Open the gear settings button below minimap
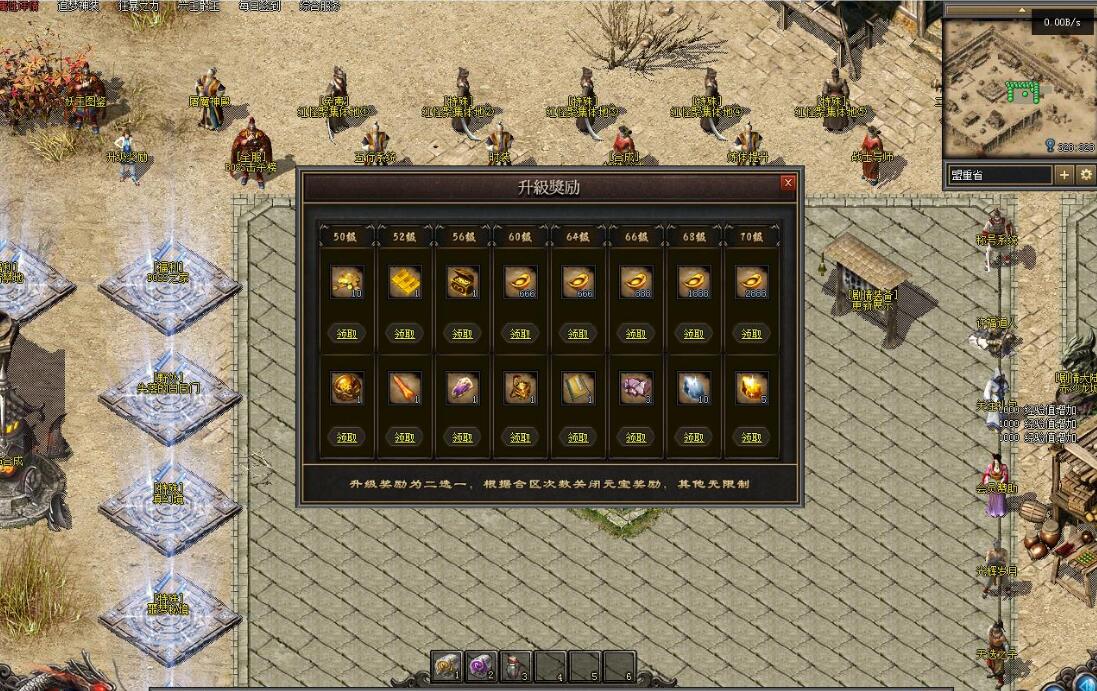 tap(1086, 175)
